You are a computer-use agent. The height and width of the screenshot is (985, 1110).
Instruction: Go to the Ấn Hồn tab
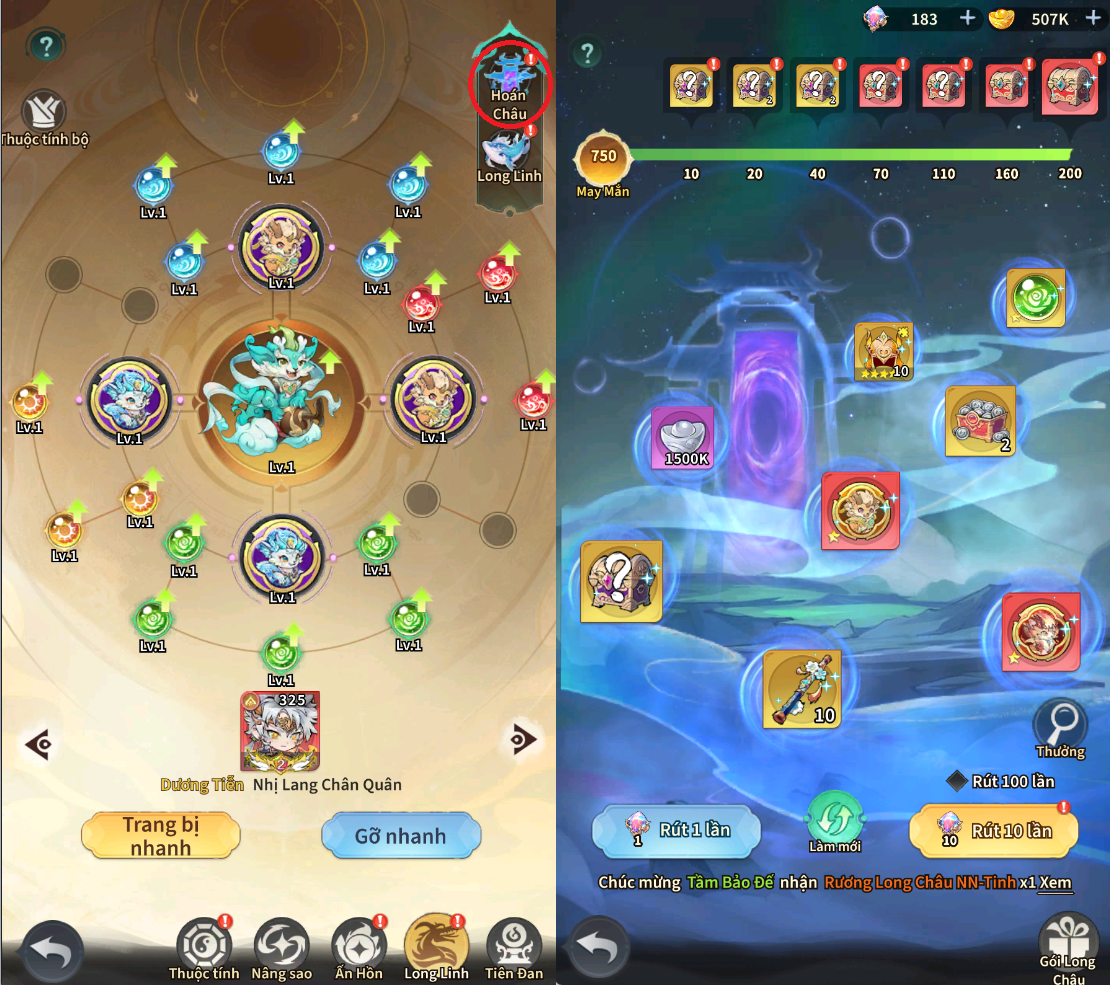click(358, 947)
